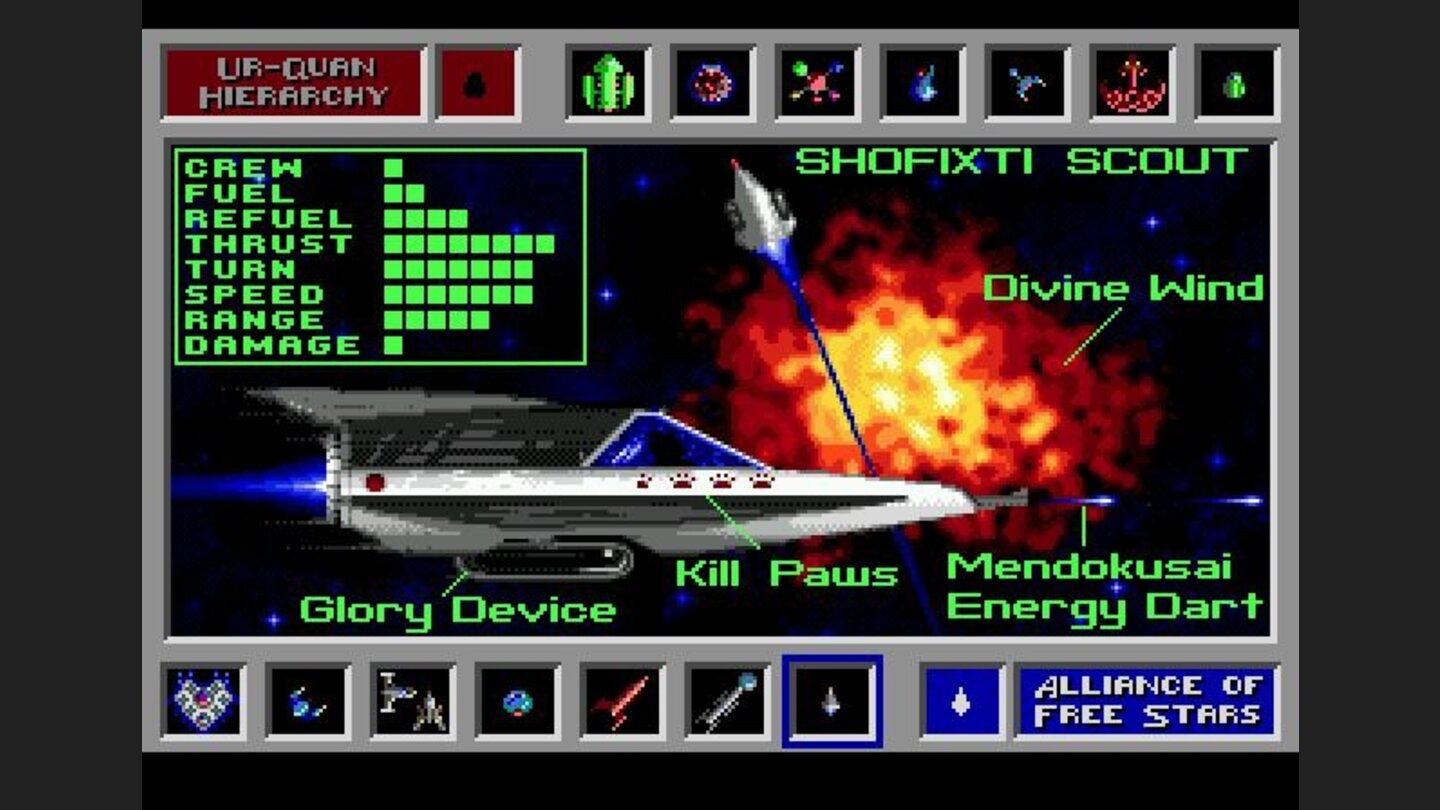Select the green Ur-Quan Dreadnought ship icon
The image size is (1440, 810).
point(609,85)
